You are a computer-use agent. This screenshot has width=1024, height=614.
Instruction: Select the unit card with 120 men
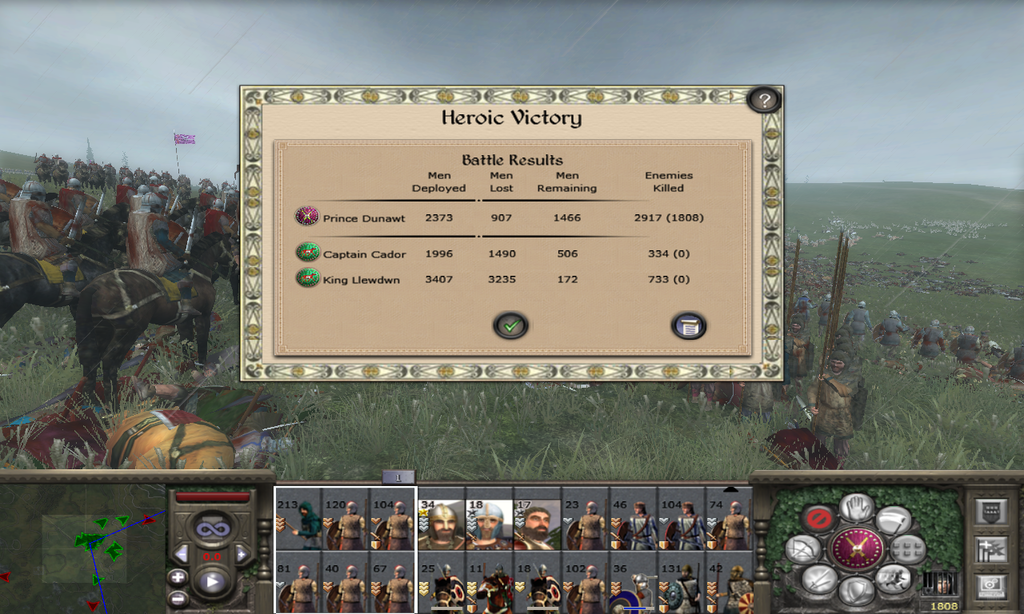(x=347, y=525)
